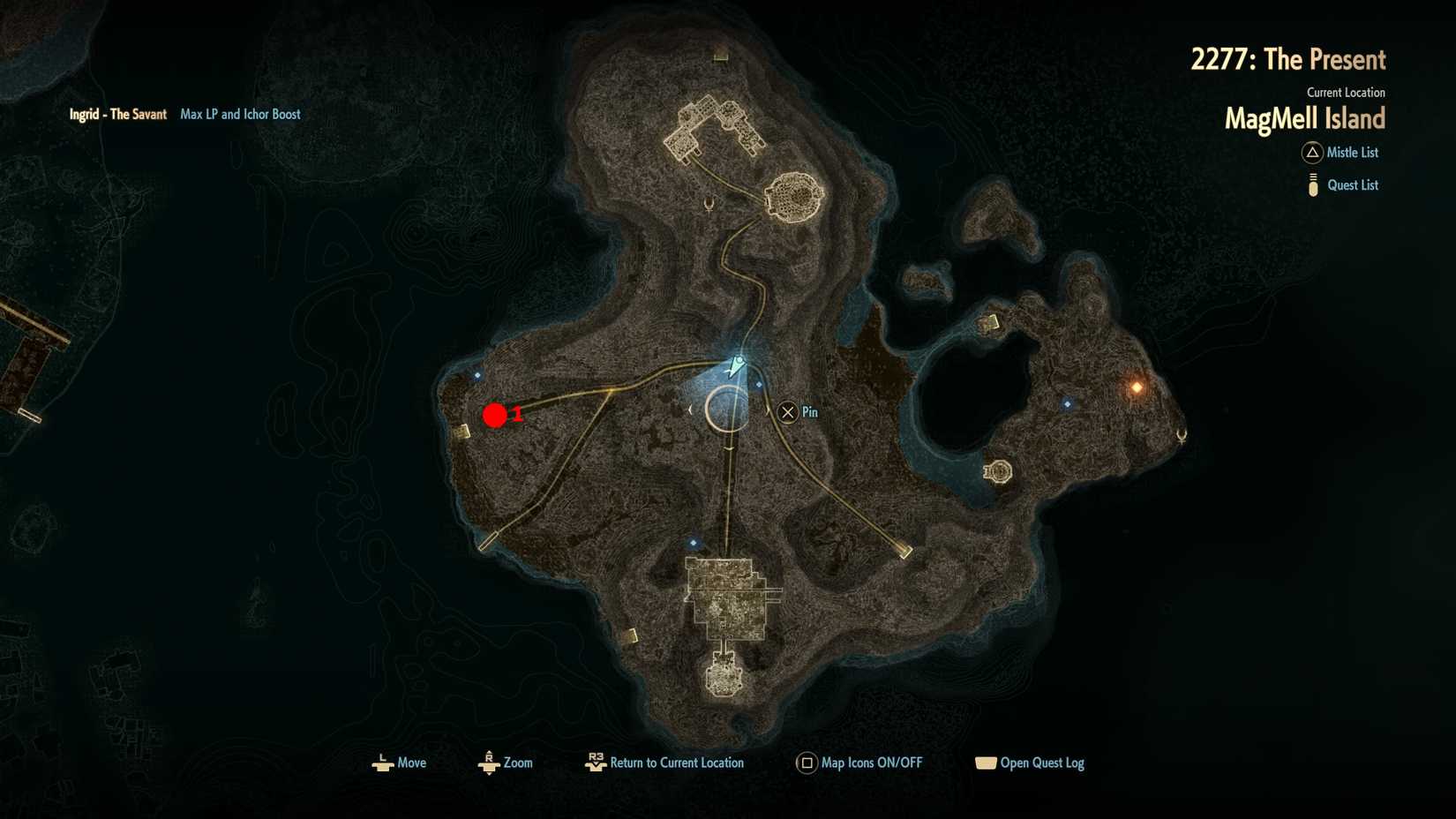Click the left chevron beside the map circle
Image resolution: width=1456 pixels, height=819 pixels.
click(689, 409)
